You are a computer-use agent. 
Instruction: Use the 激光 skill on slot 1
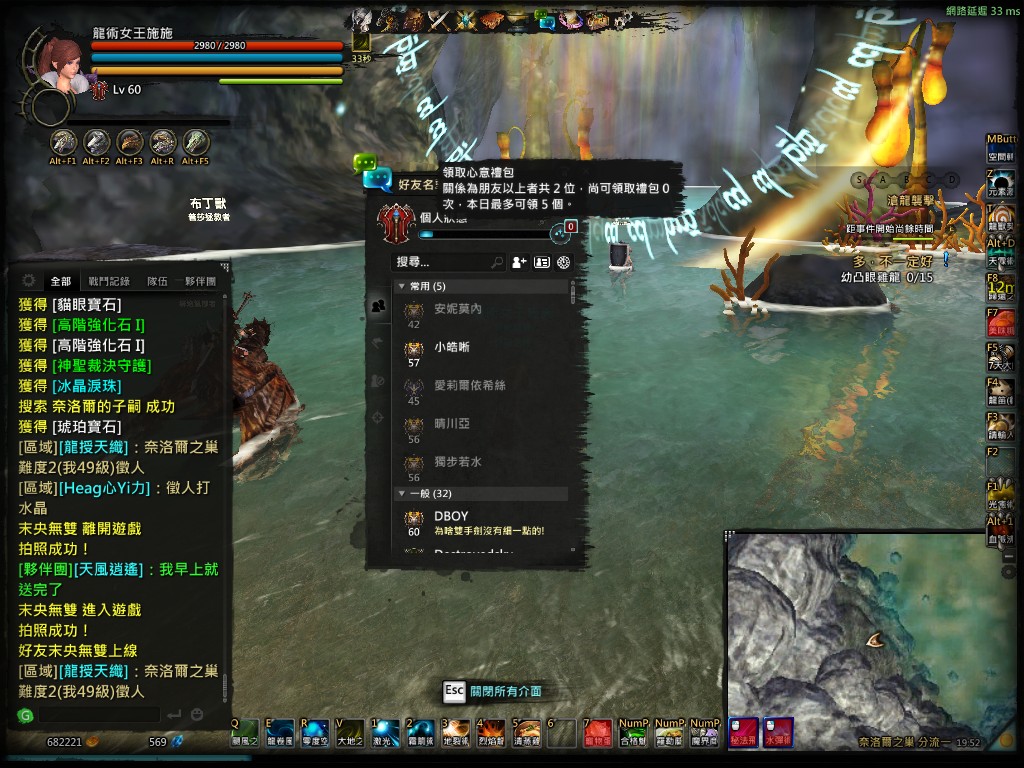tap(383, 732)
